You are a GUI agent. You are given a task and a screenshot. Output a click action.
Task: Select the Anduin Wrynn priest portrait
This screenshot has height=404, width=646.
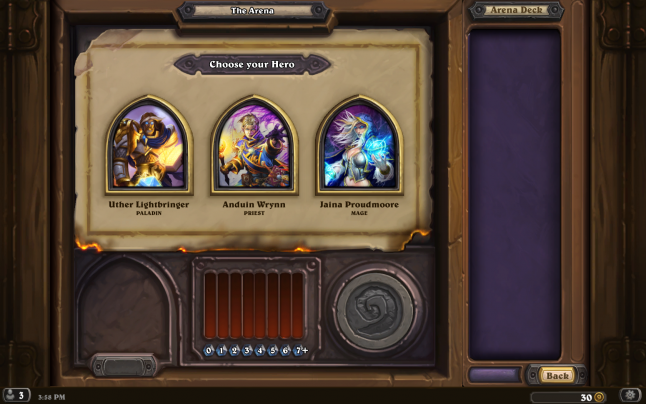[x=254, y=146]
